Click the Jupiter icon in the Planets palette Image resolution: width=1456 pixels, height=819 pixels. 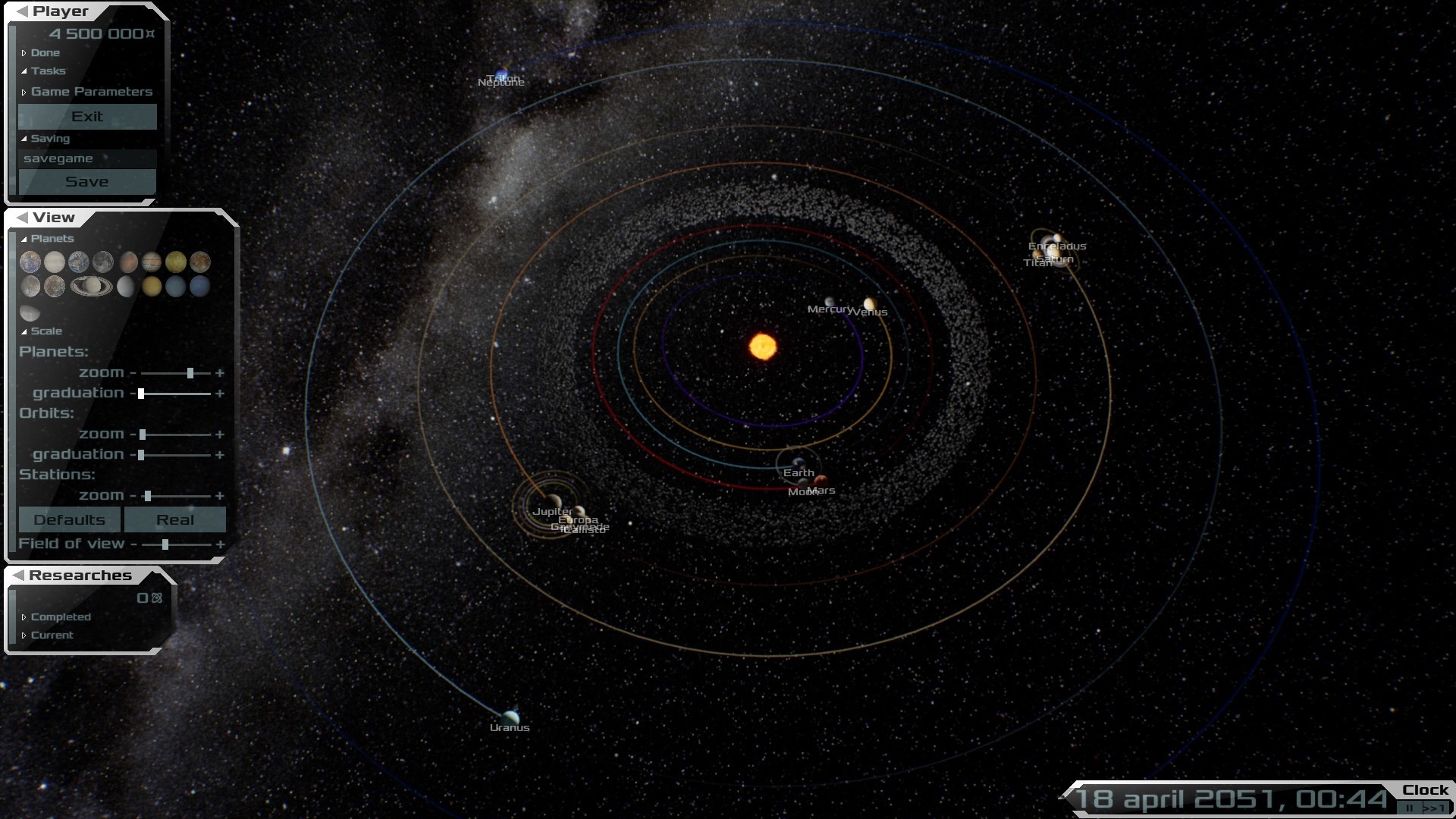[152, 262]
